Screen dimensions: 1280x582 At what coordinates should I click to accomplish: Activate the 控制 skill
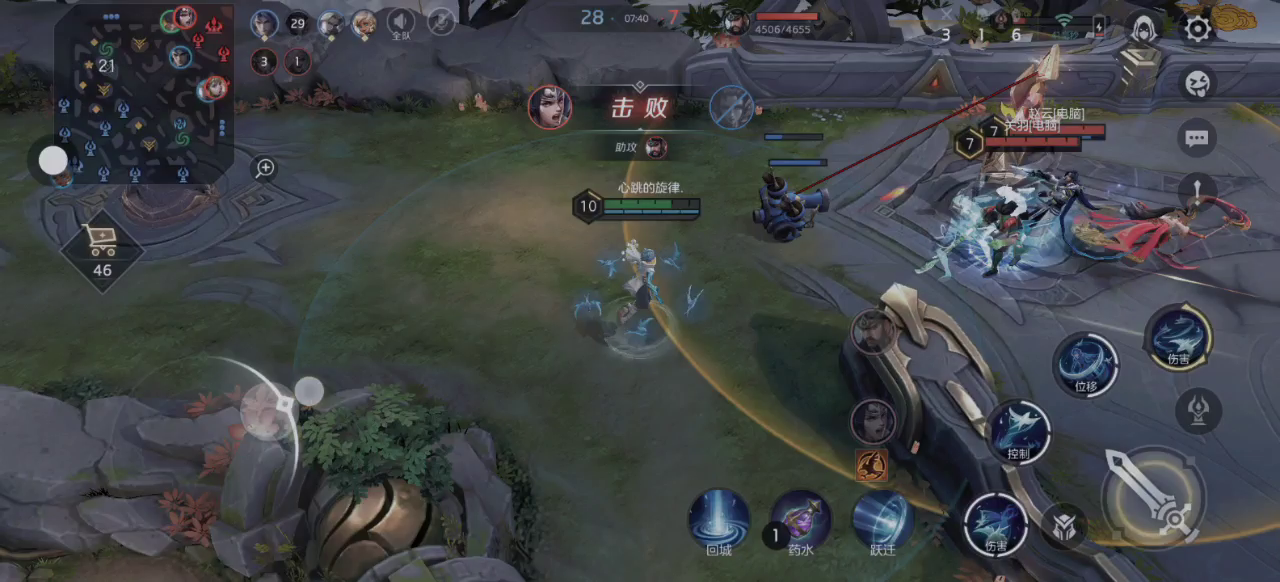pos(1019,432)
